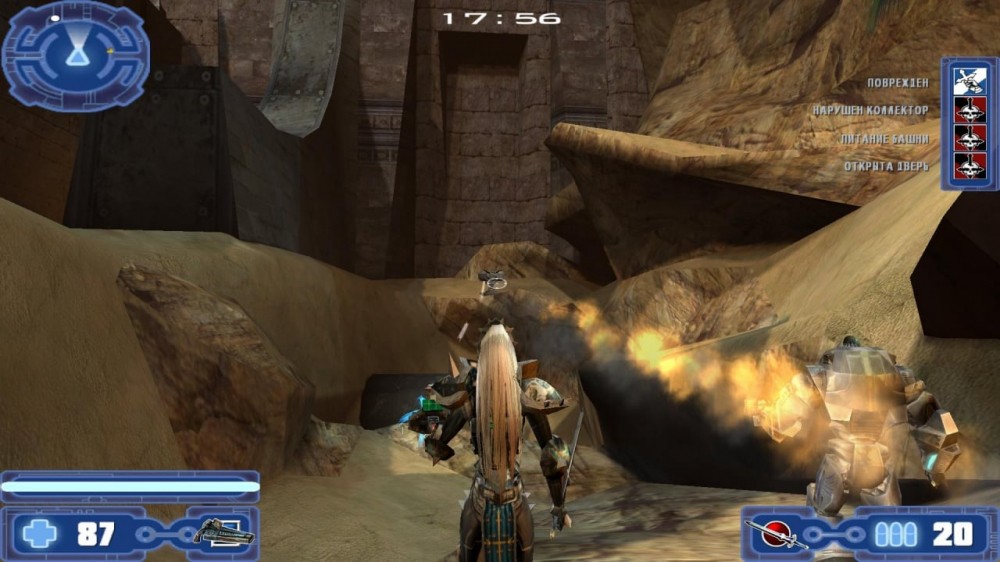Viewport: 1000px width, 562px height.
Task: Click the skull icon beside НАРУШЕН КОЛЛЕКТОР
Action: 969,110
